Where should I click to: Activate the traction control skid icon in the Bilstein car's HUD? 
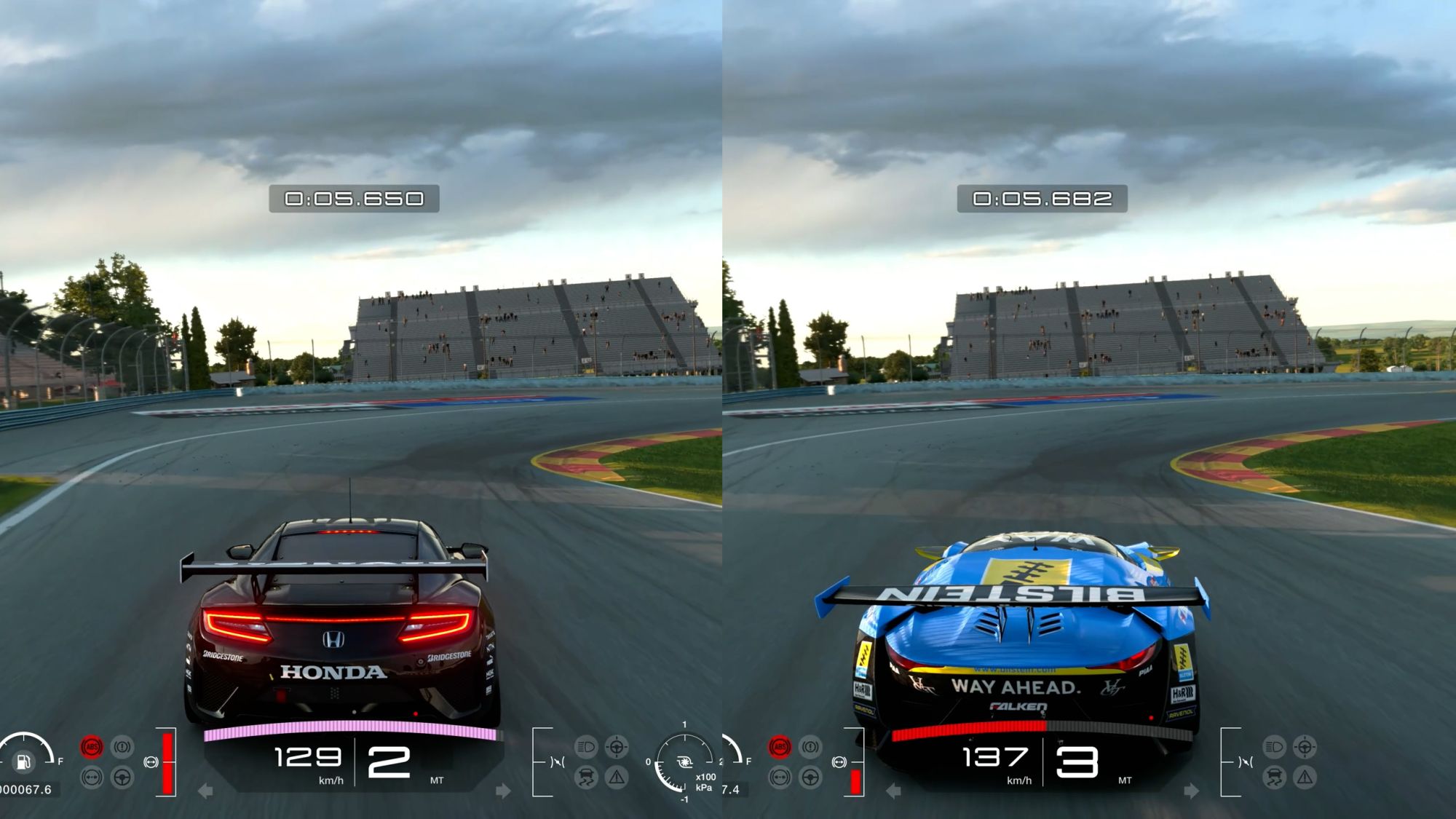coord(1274,778)
